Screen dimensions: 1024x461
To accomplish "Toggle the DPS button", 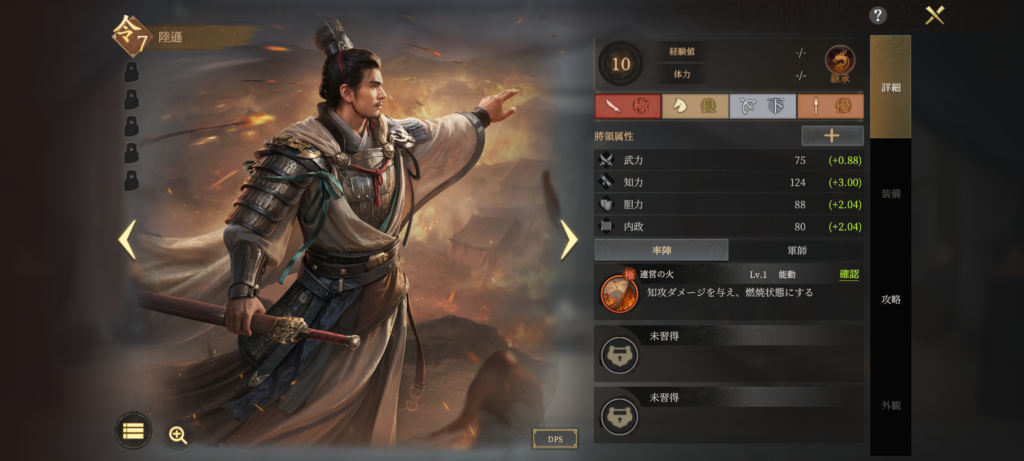I will click(555, 439).
